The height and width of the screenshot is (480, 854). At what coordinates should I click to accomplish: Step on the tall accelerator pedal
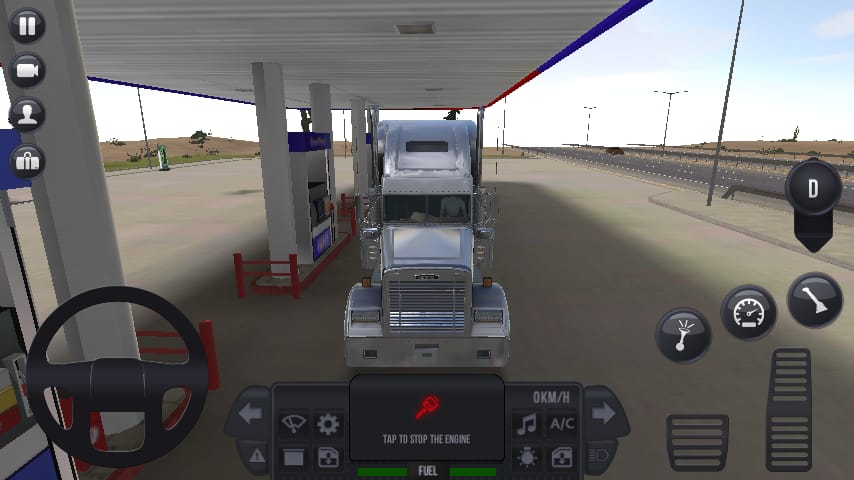click(789, 408)
